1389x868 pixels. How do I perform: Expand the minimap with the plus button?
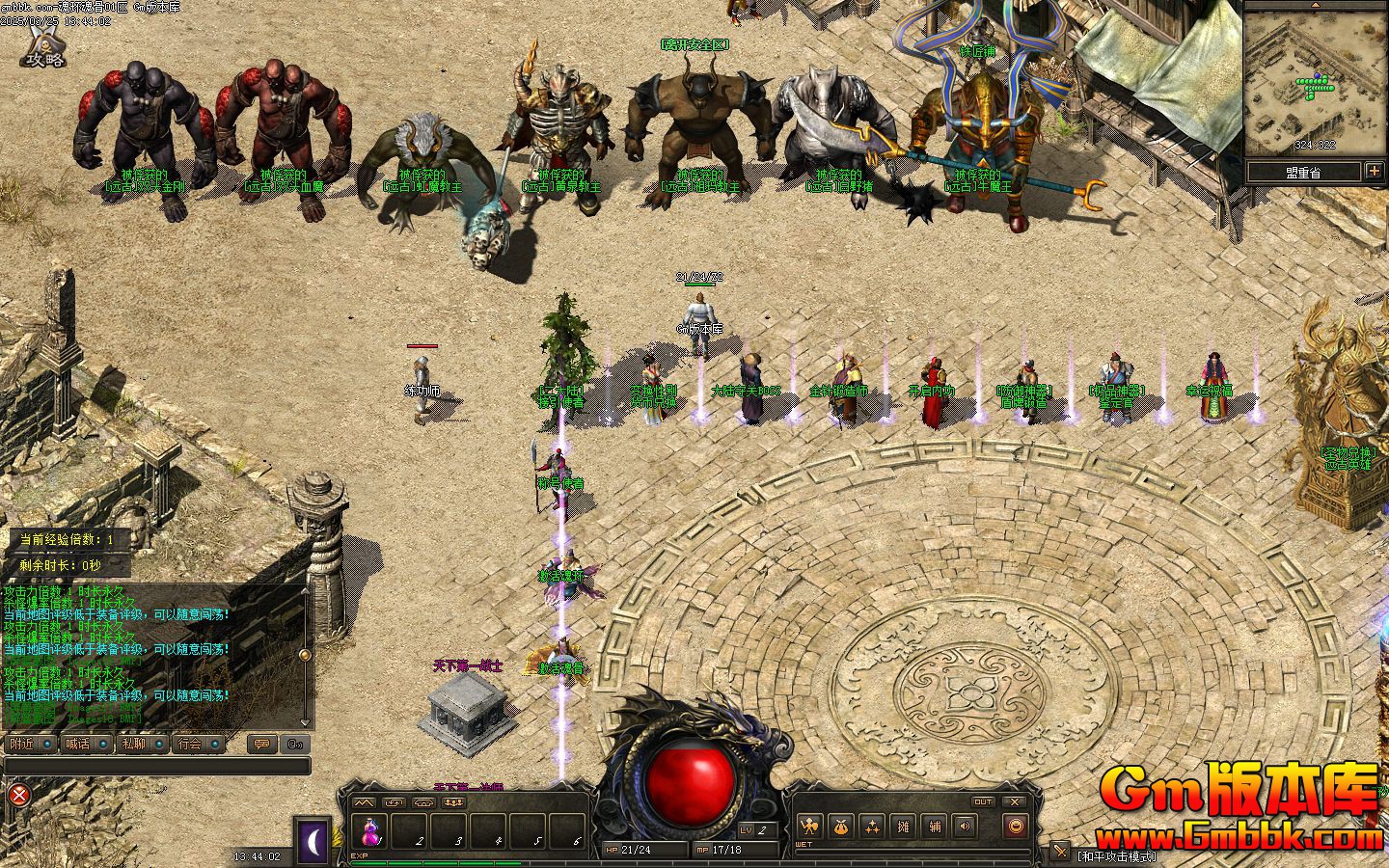(x=1374, y=172)
